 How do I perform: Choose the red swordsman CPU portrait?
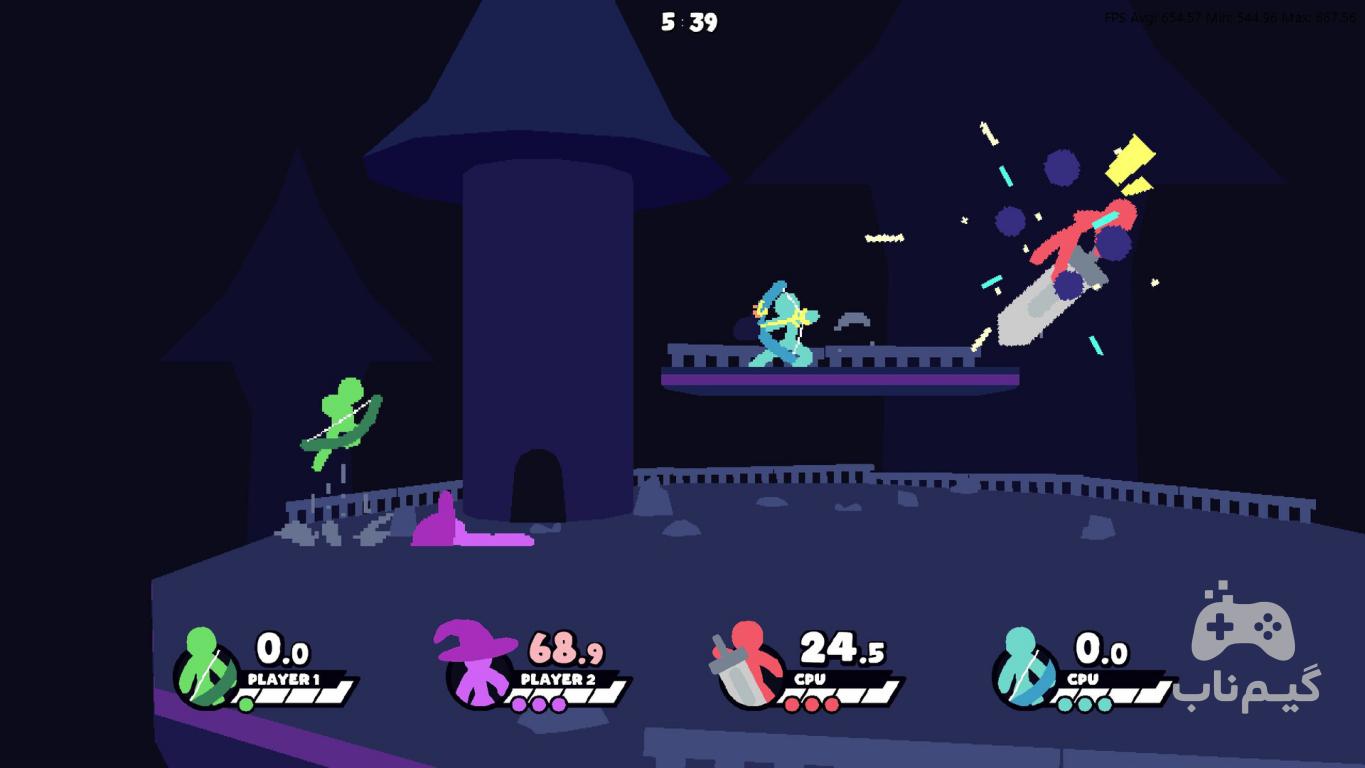(750, 665)
